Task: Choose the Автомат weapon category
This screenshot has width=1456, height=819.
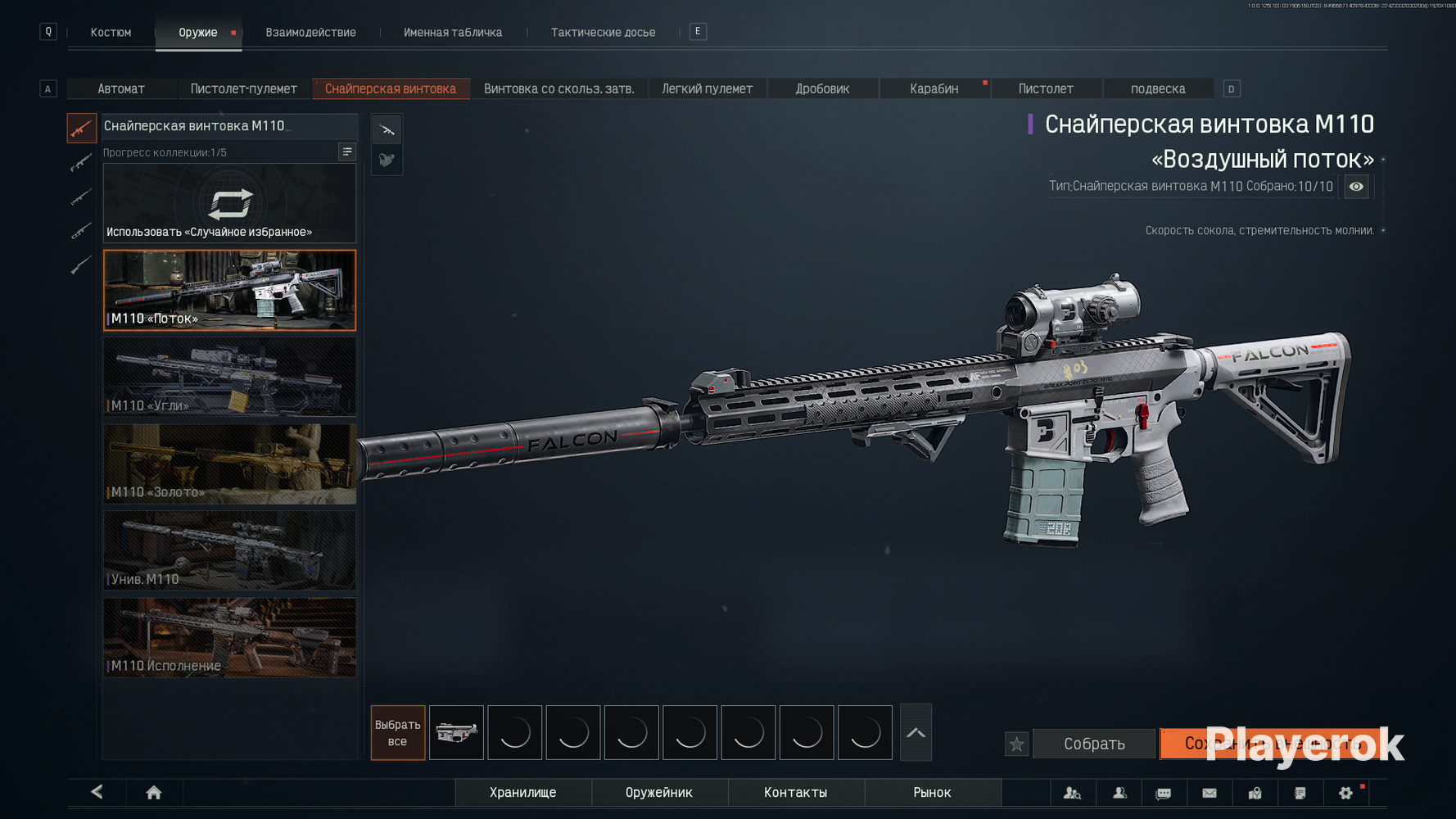Action: 121,88
